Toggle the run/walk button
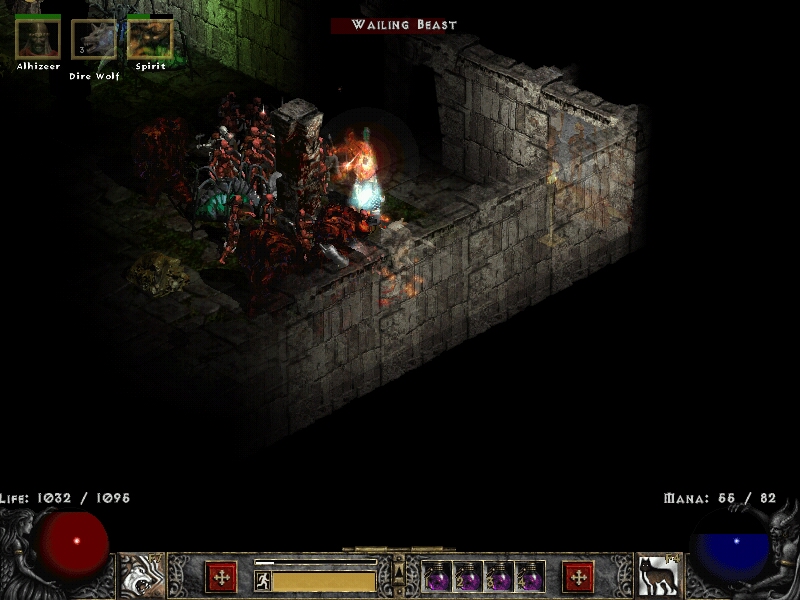This screenshot has width=800, height=600. pyautogui.click(x=262, y=580)
